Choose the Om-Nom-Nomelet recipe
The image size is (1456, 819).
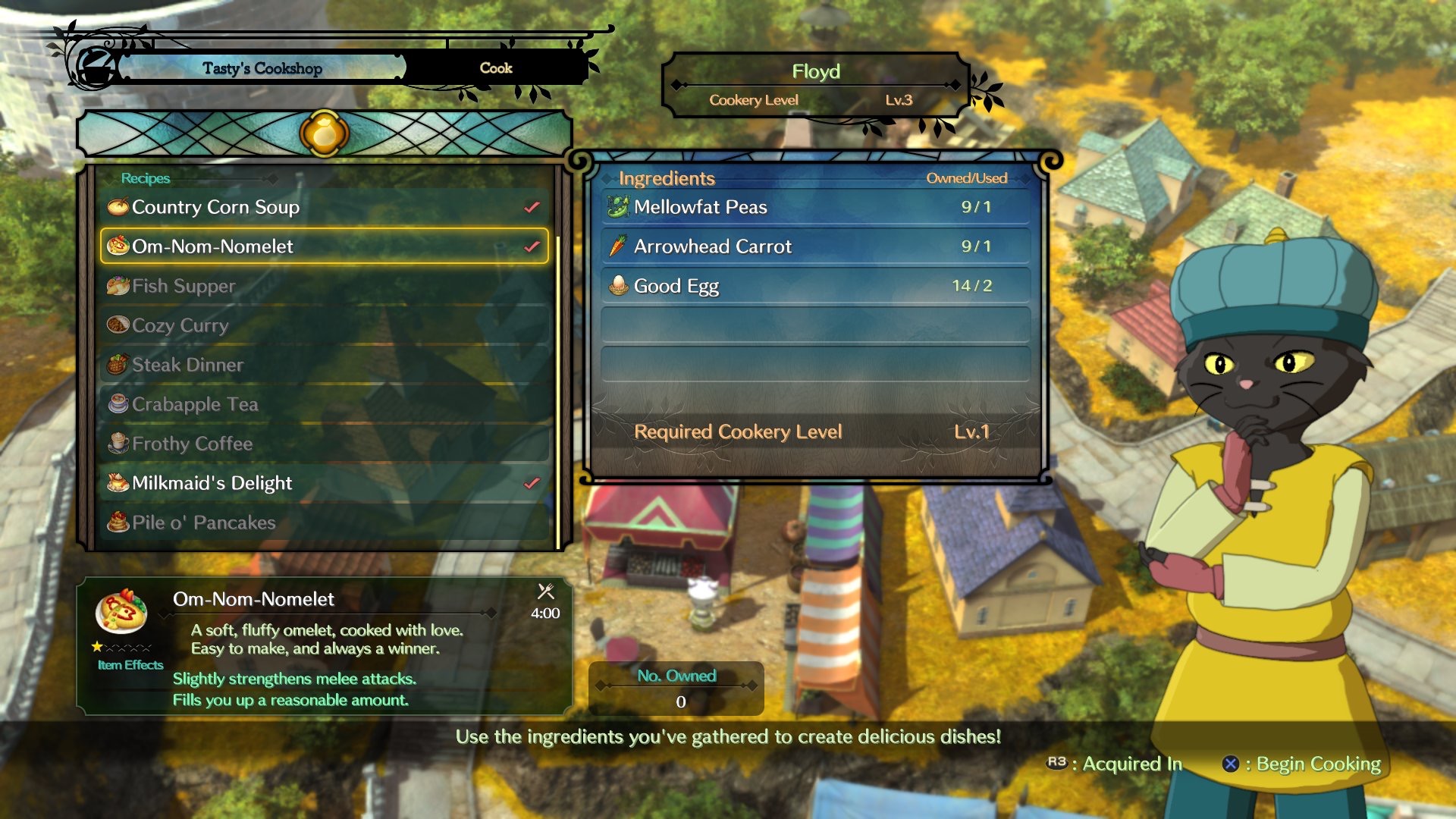click(324, 246)
